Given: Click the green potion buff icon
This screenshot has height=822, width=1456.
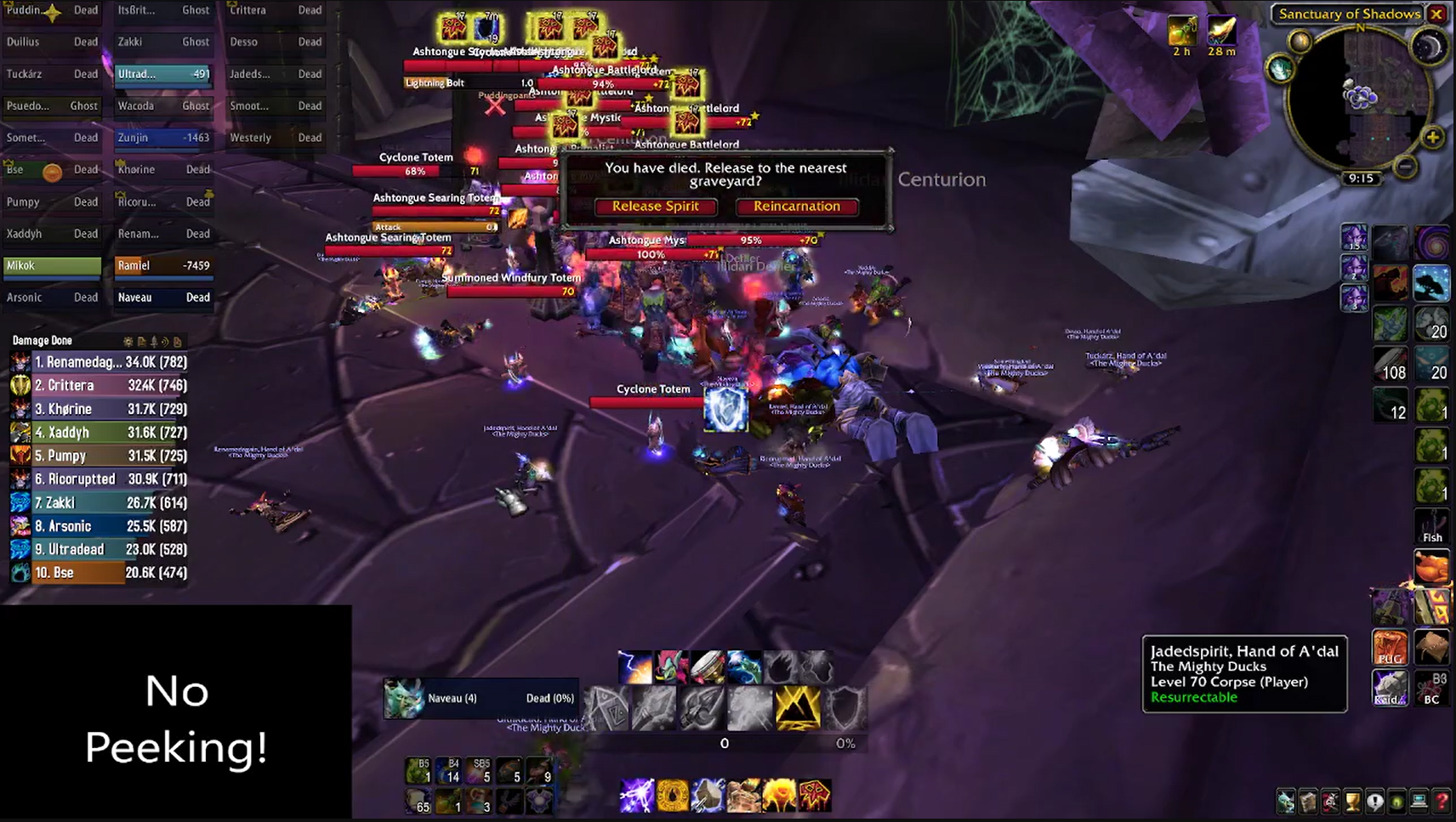Looking at the screenshot, I should click(x=1181, y=31).
